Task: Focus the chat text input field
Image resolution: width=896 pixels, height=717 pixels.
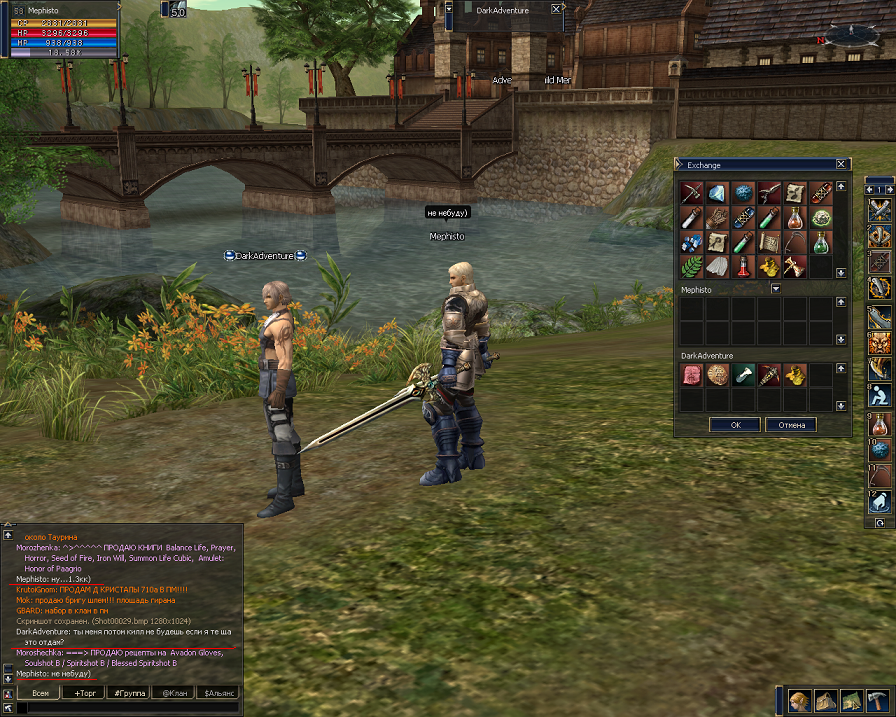Action: pos(128,708)
